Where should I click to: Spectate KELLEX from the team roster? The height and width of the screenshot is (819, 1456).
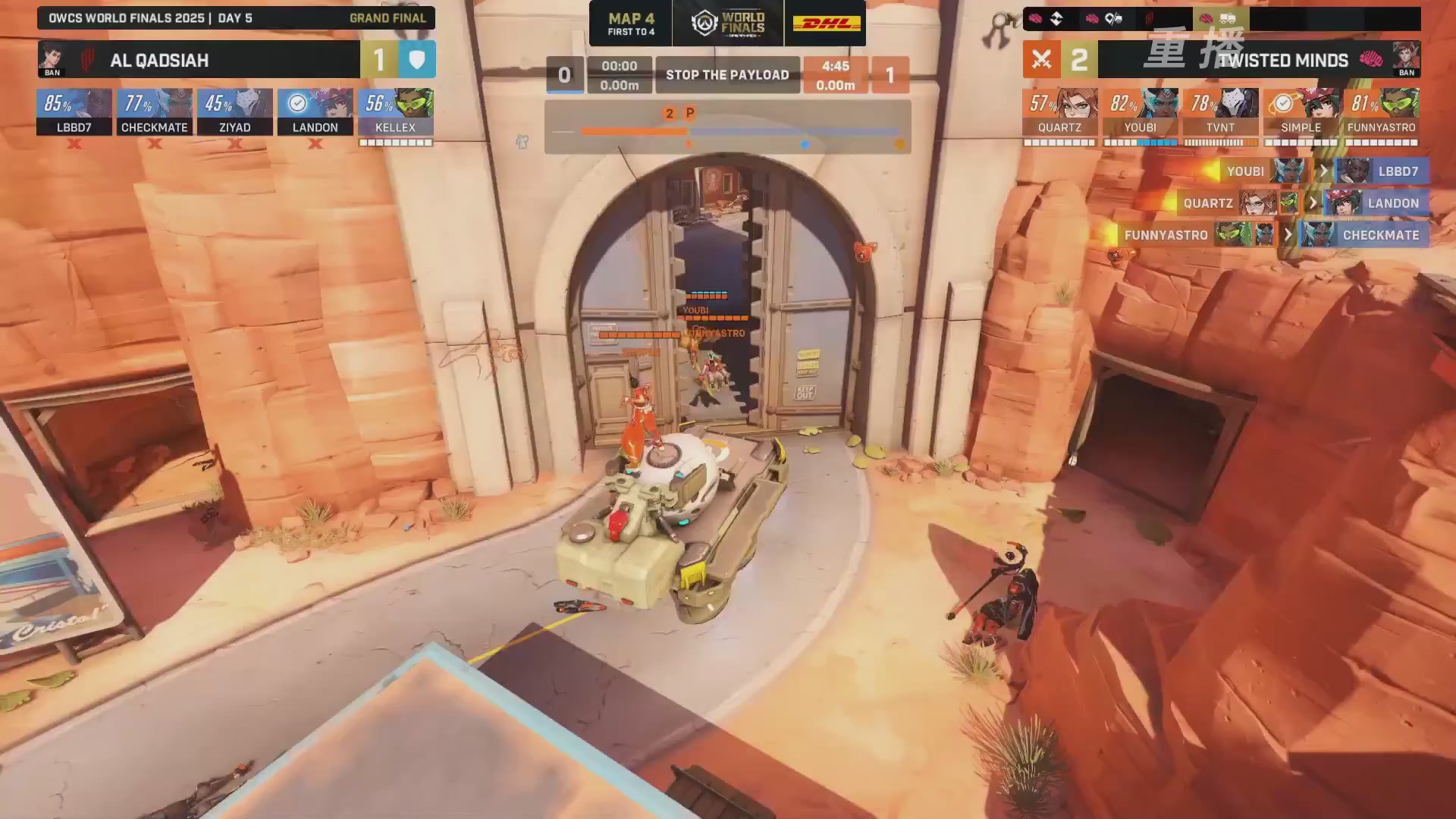pyautogui.click(x=396, y=112)
